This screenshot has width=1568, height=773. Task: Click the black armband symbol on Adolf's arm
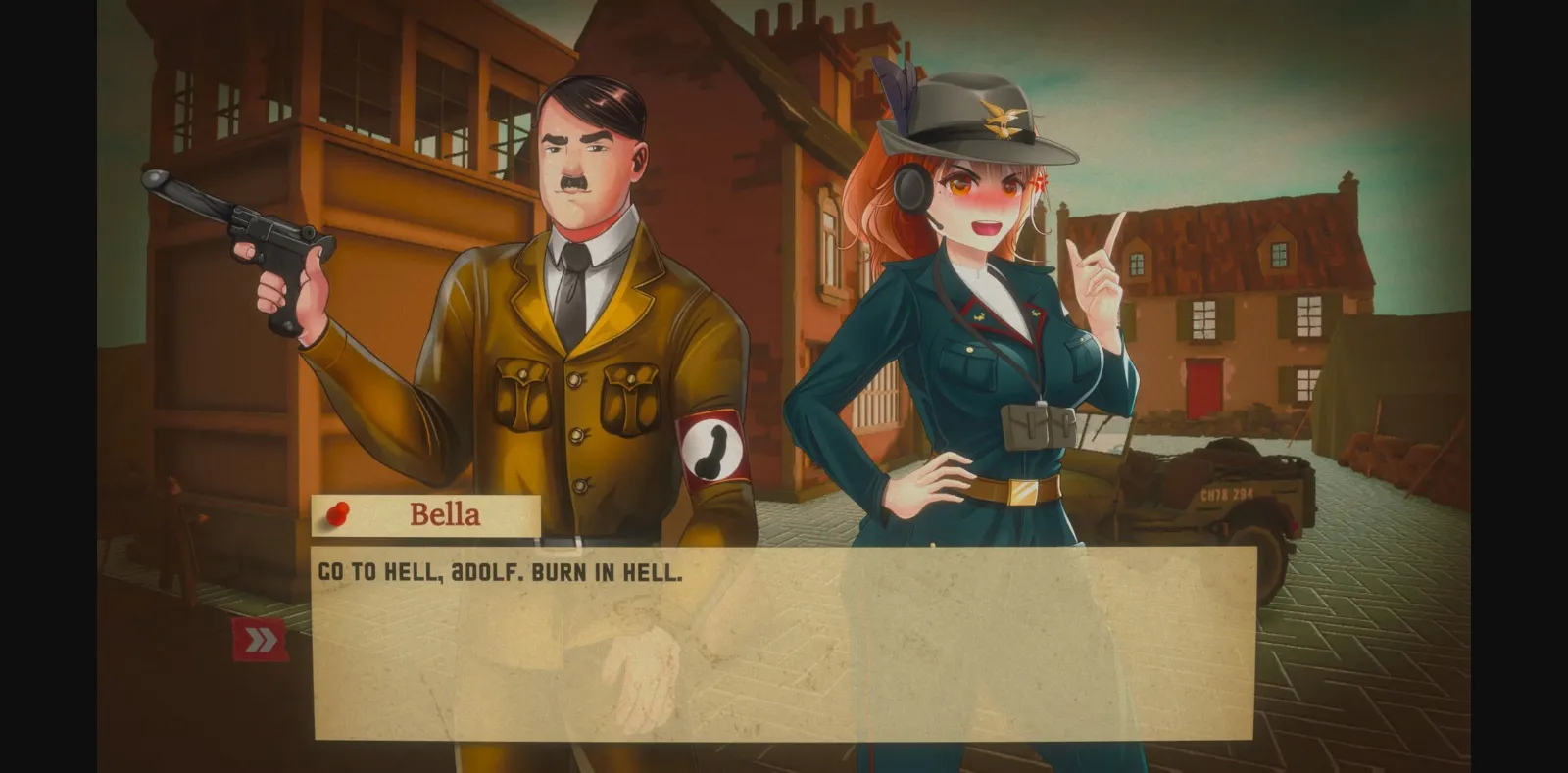point(711,453)
